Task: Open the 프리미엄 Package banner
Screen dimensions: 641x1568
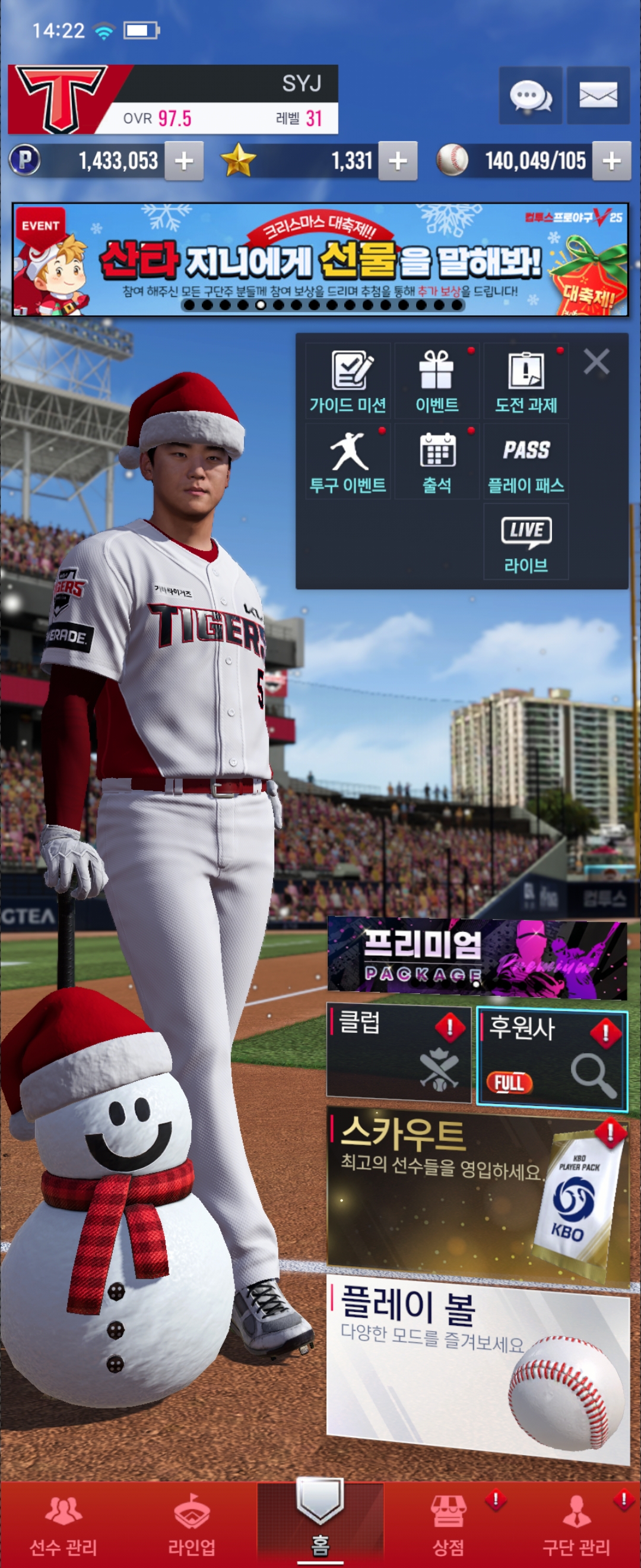Action: pyautogui.click(x=477, y=959)
